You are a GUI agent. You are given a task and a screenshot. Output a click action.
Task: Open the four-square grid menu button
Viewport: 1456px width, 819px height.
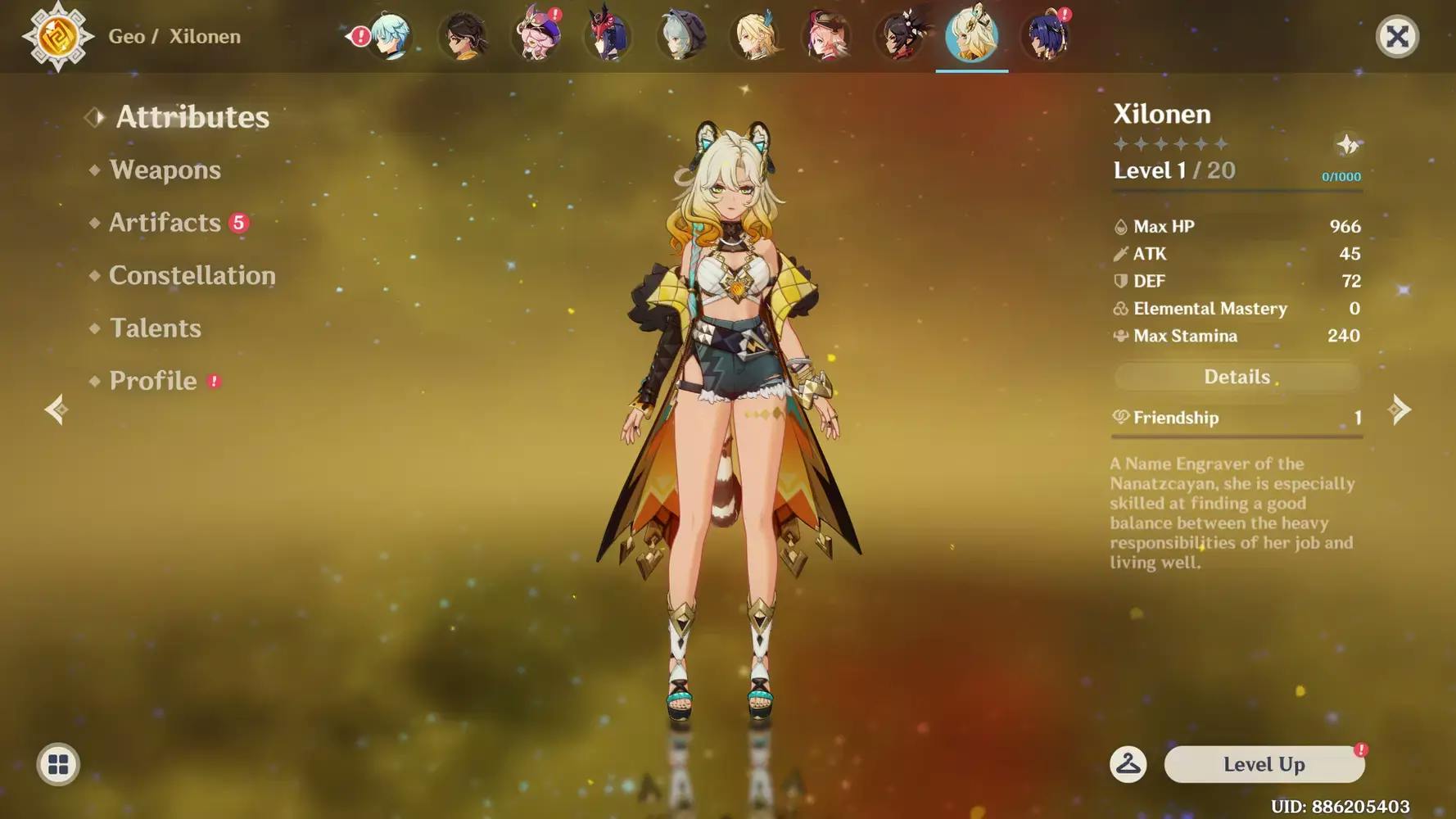[58, 764]
